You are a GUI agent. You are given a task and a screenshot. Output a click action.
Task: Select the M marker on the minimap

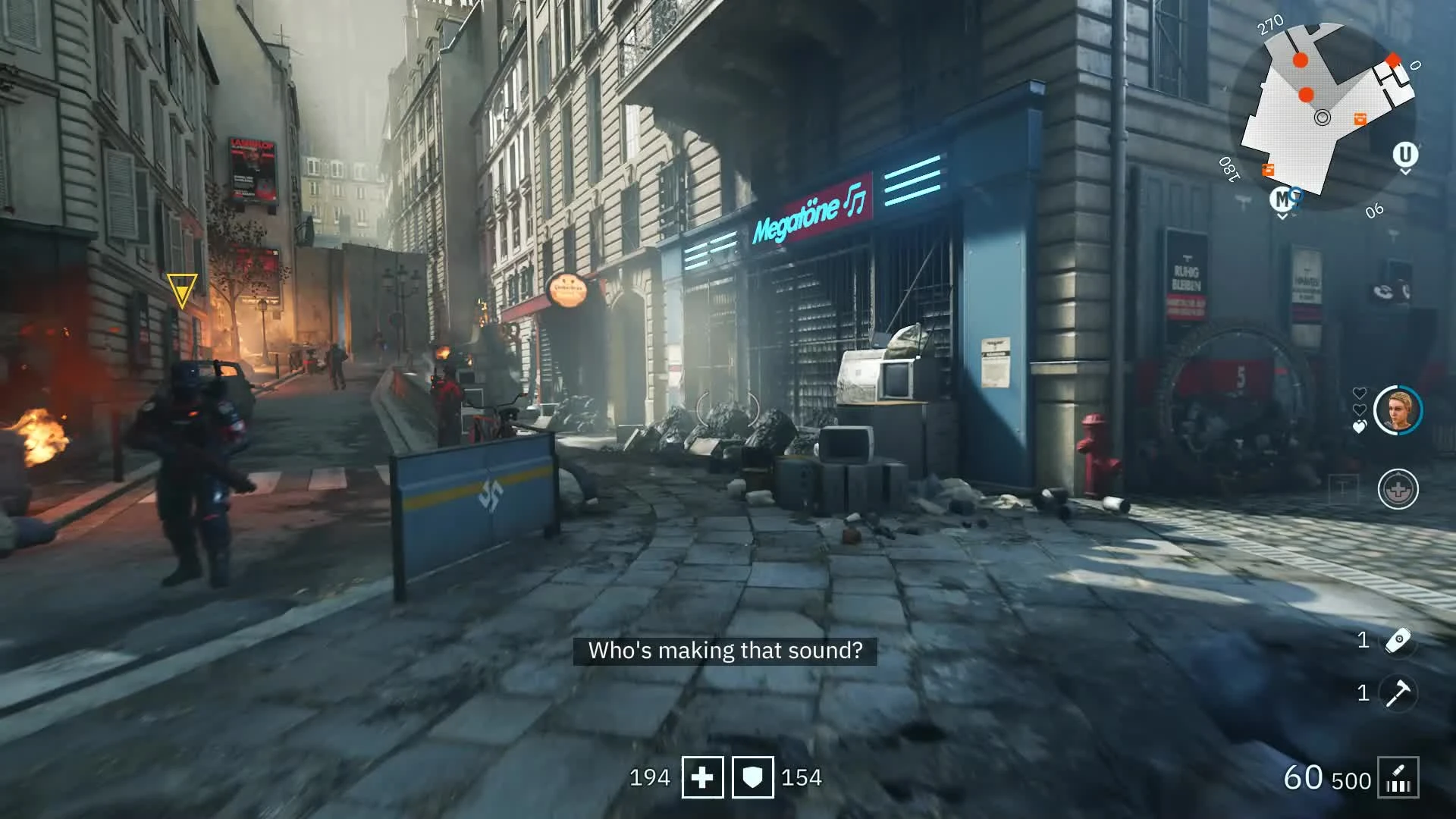pyautogui.click(x=1282, y=198)
